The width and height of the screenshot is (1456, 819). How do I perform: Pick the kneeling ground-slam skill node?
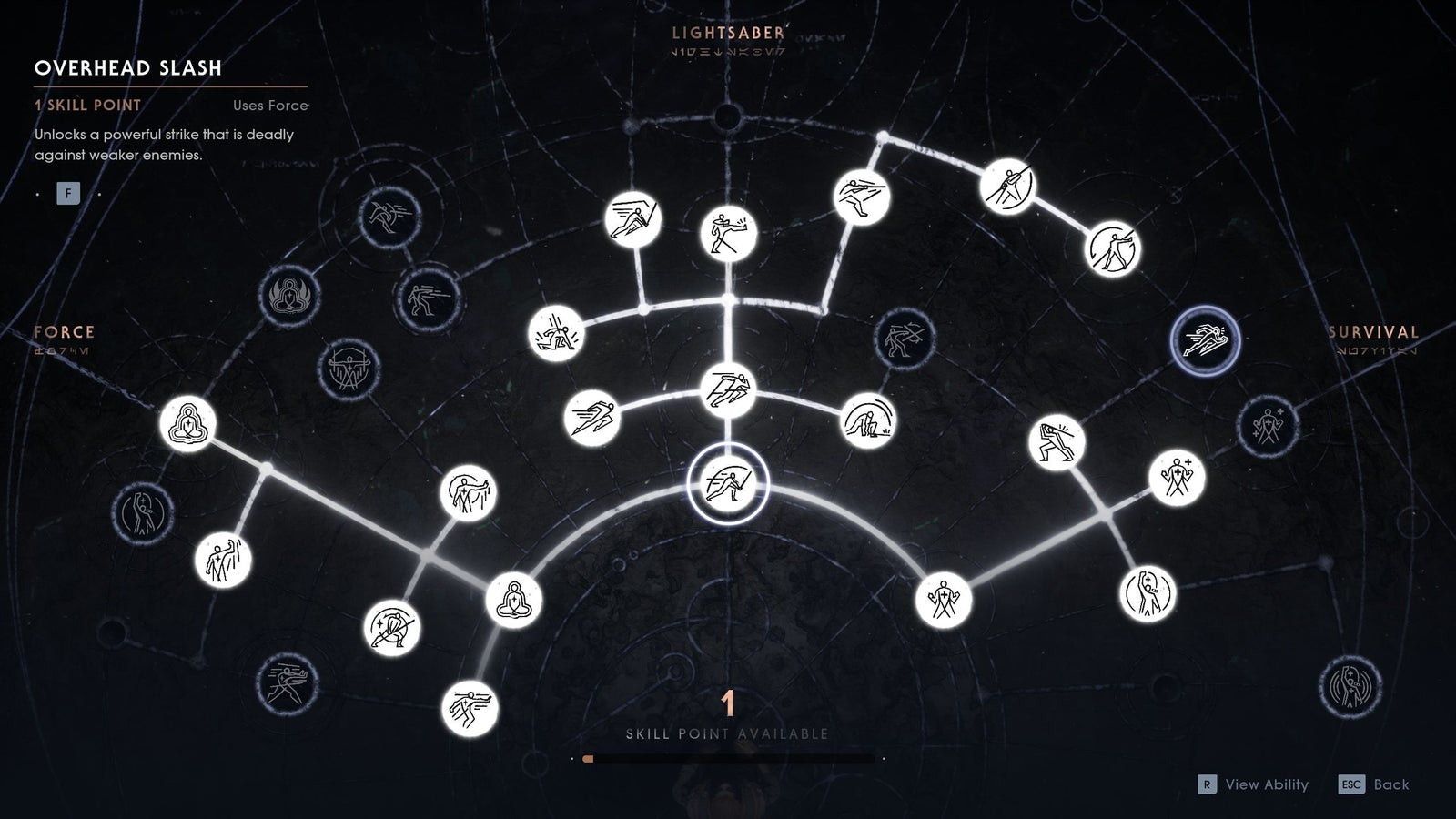click(556, 333)
